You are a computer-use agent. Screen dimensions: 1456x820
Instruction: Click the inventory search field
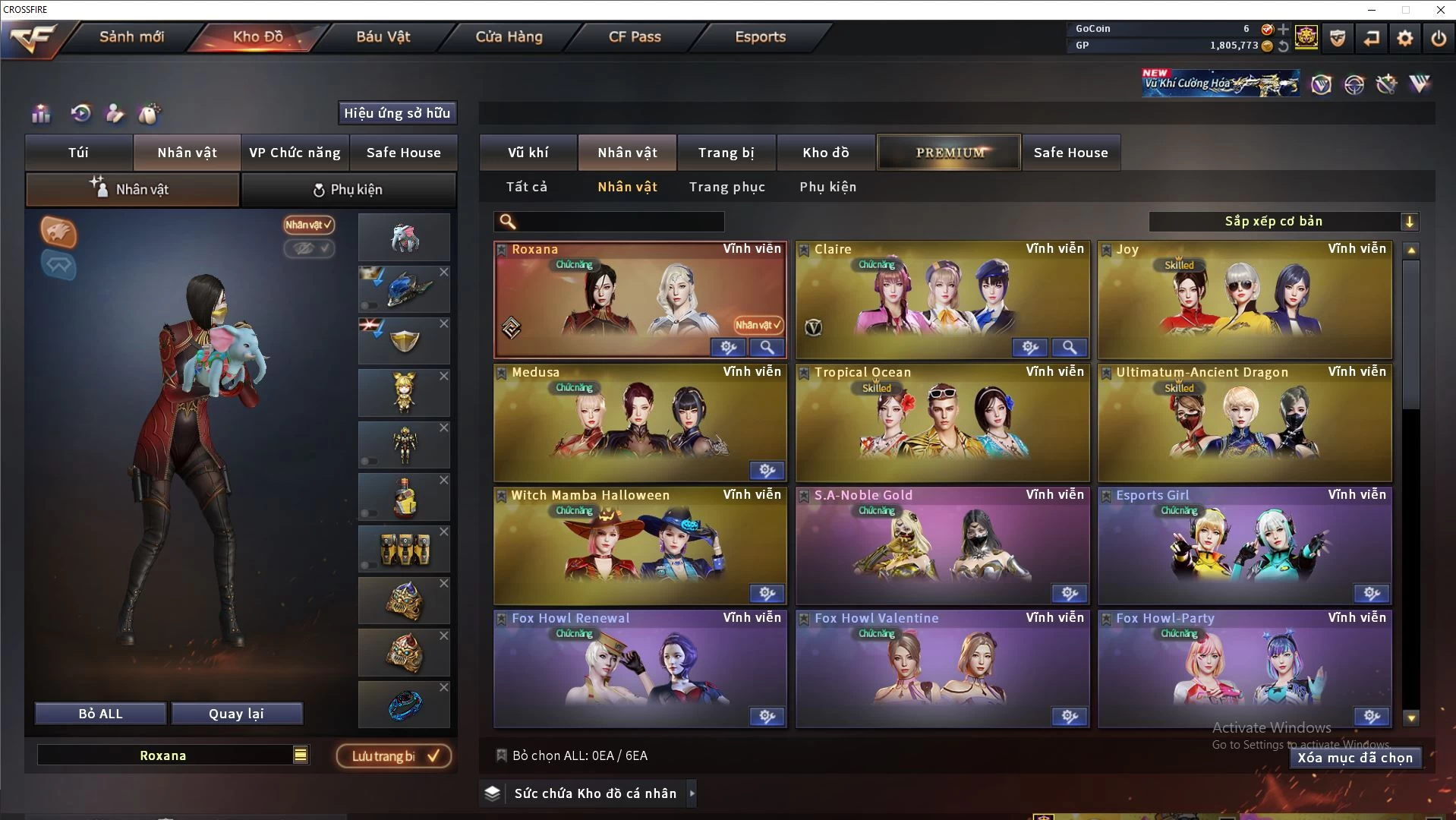[619, 222]
